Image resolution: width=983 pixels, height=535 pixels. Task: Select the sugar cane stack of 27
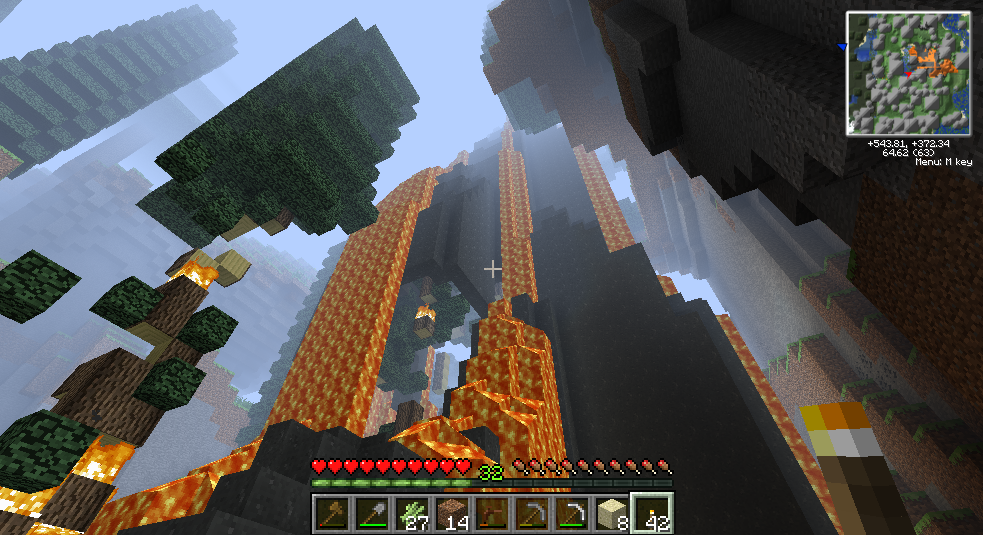coord(411,513)
